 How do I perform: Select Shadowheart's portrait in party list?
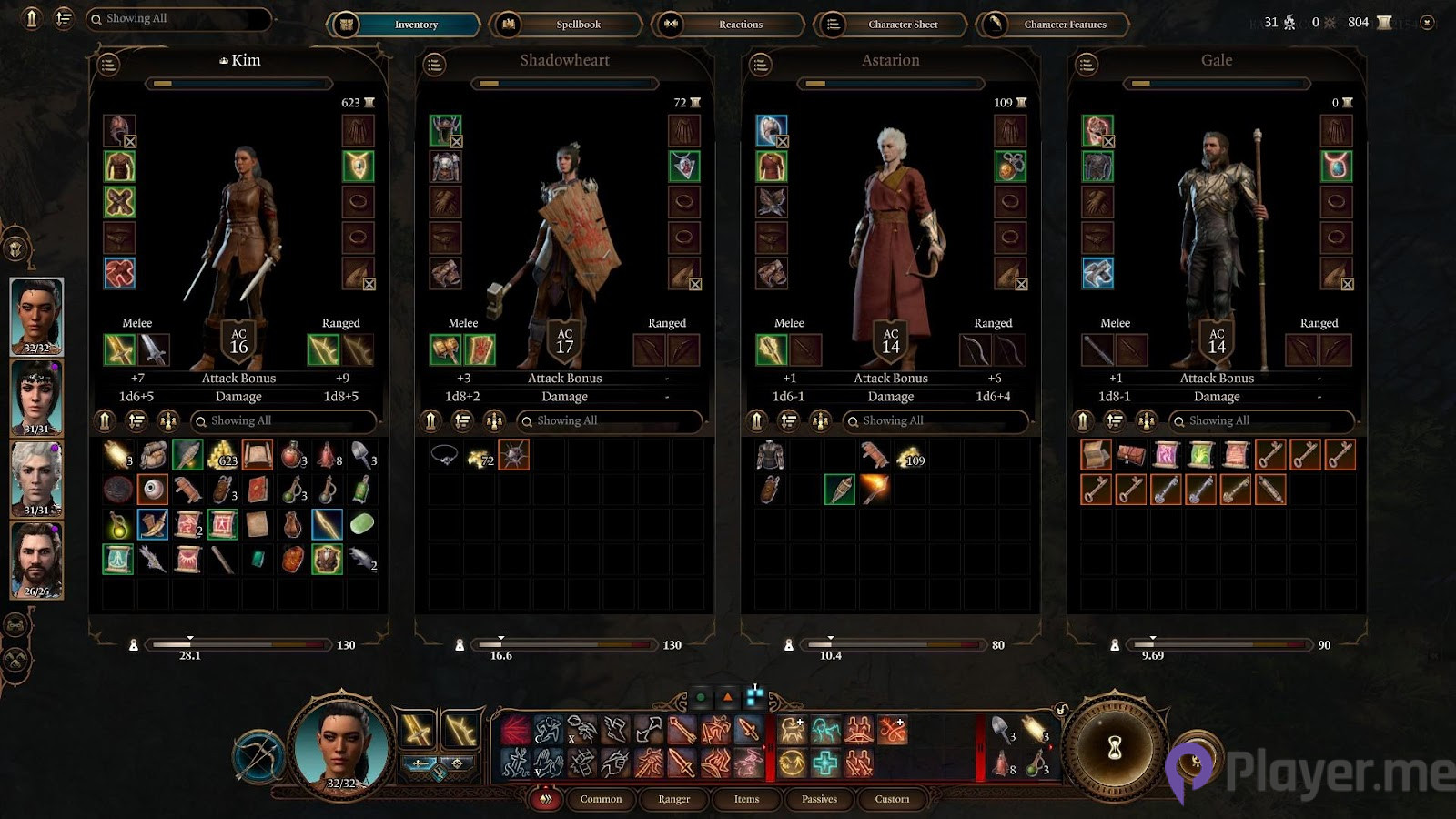point(36,398)
